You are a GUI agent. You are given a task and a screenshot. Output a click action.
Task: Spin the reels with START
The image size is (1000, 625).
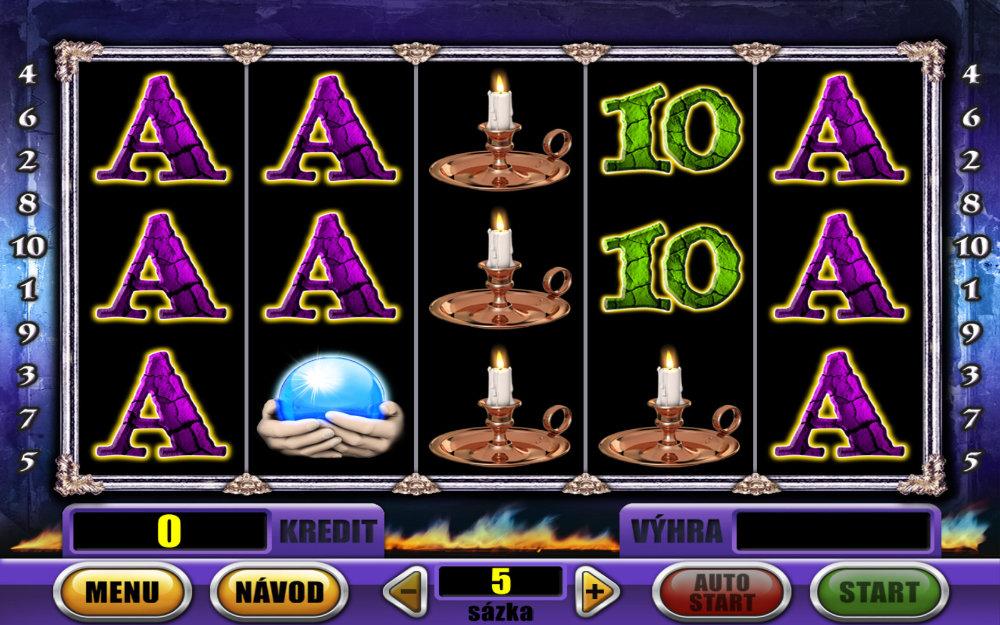pos(877,591)
